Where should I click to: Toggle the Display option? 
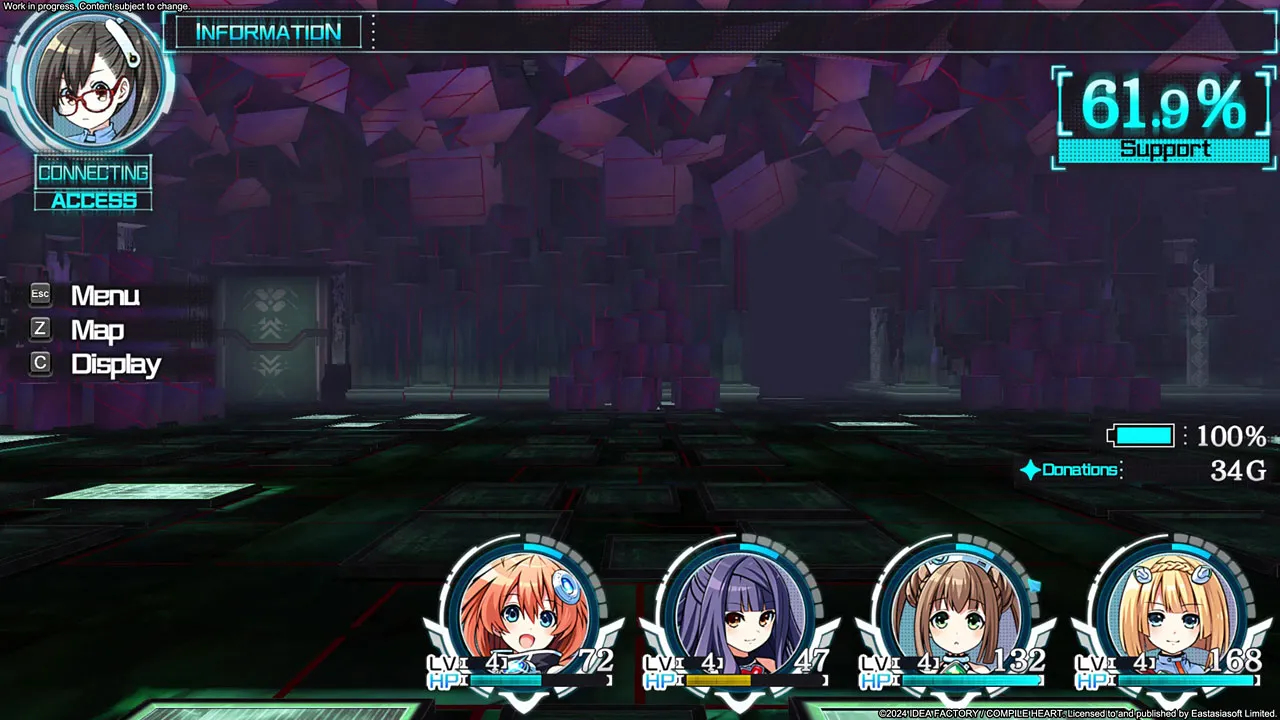click(x=115, y=365)
